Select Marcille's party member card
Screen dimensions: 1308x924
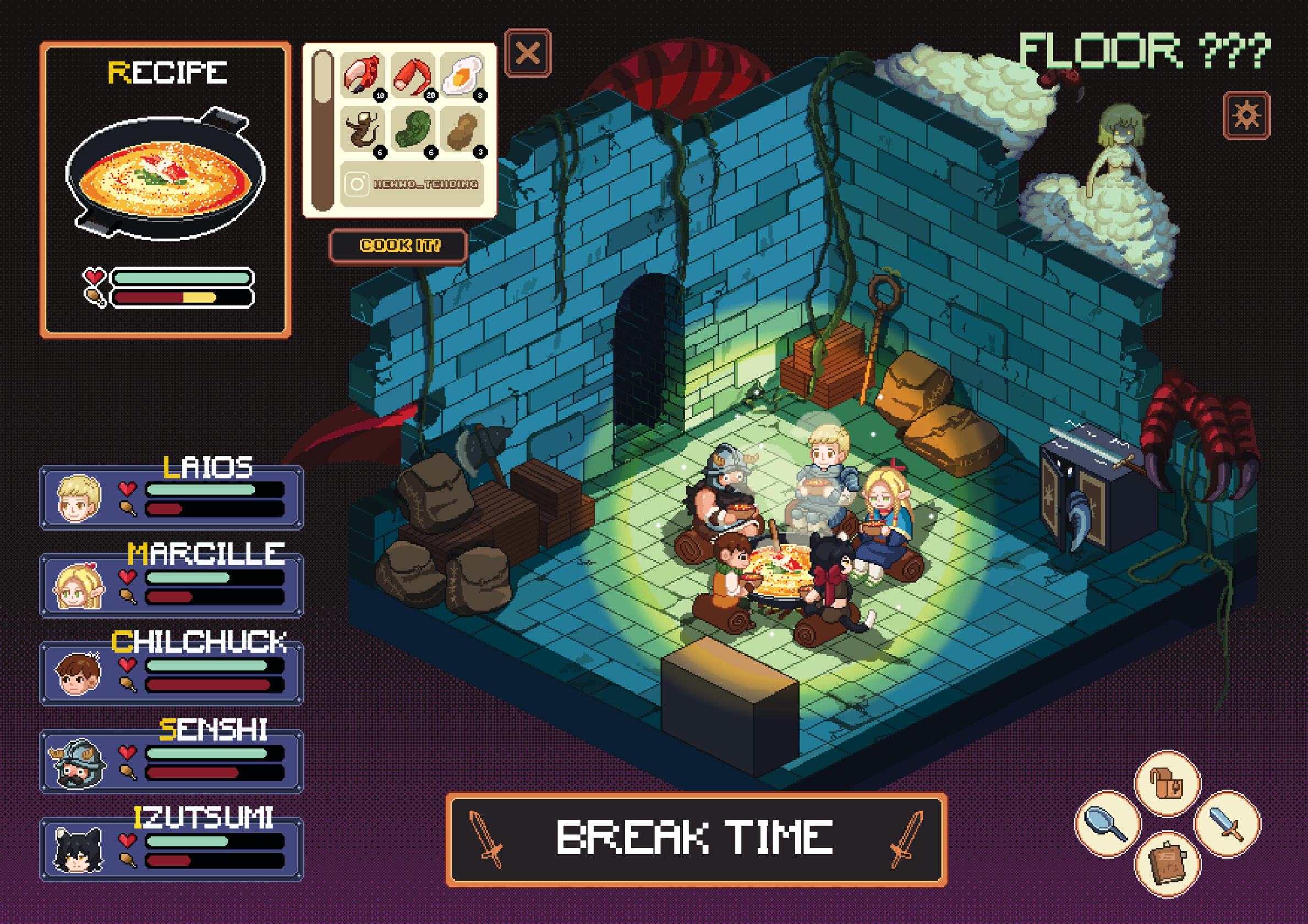click(171, 585)
